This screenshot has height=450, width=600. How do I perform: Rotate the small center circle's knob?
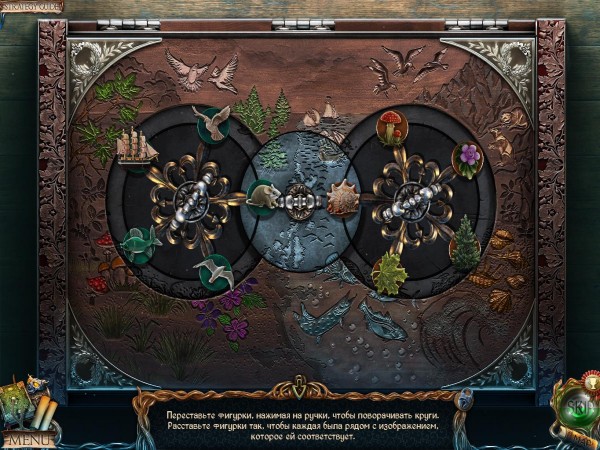299,198
